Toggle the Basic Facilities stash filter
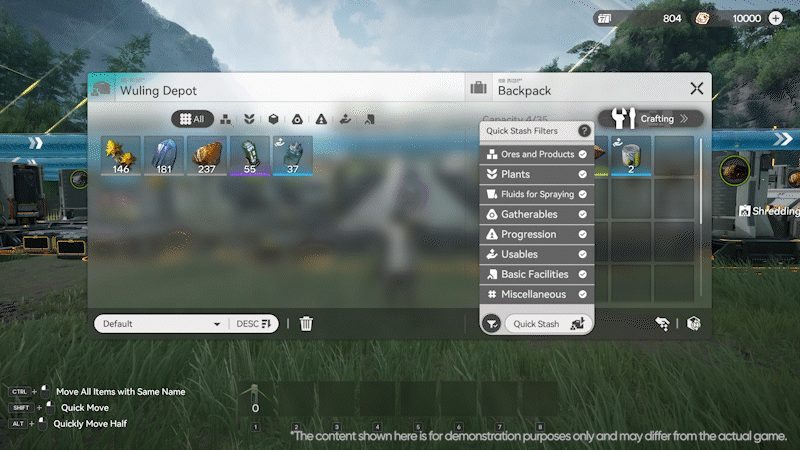 click(x=537, y=274)
